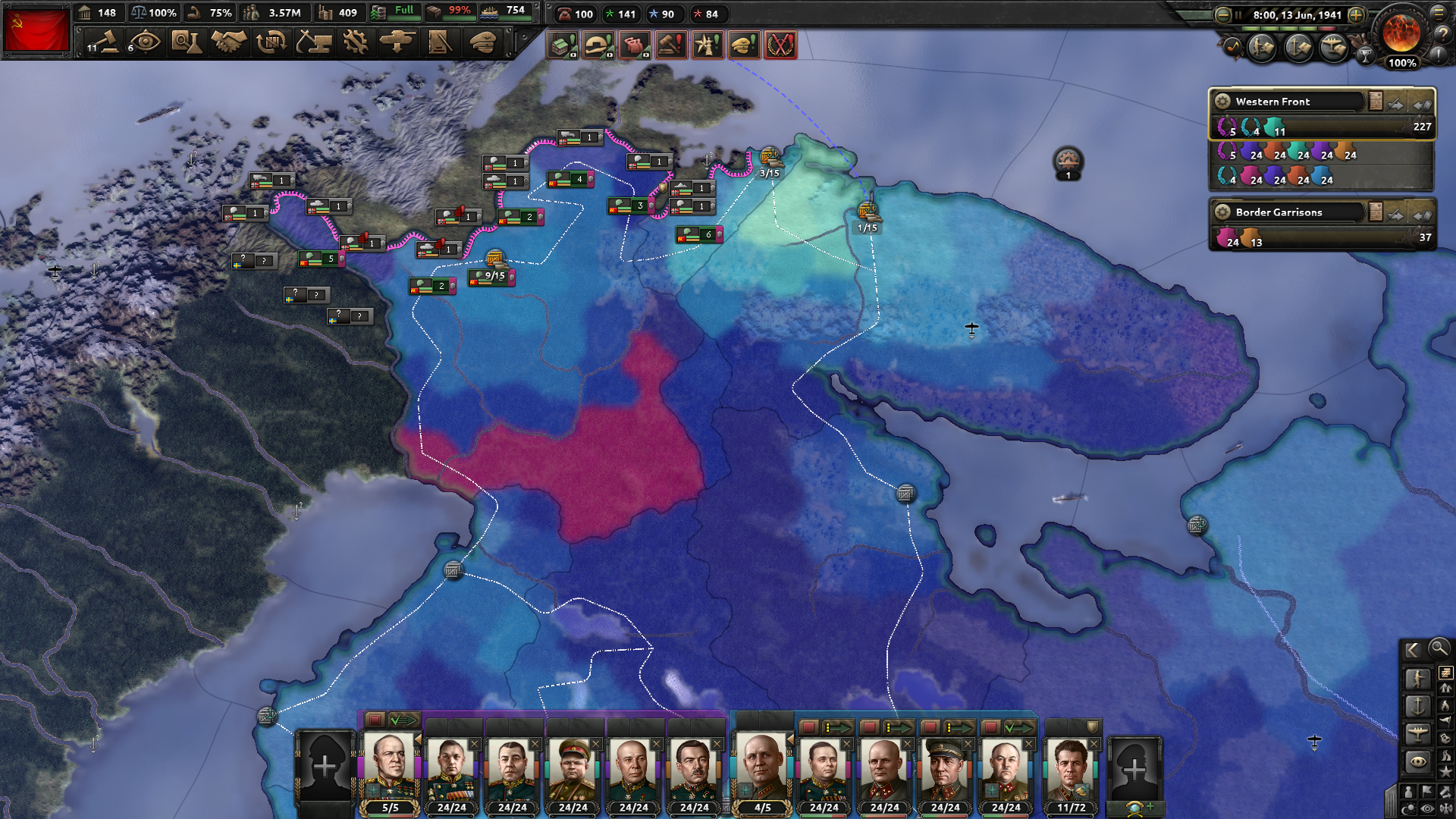Increase game speed with the plus control
This screenshot has width=1456, height=819.
click(x=1357, y=15)
